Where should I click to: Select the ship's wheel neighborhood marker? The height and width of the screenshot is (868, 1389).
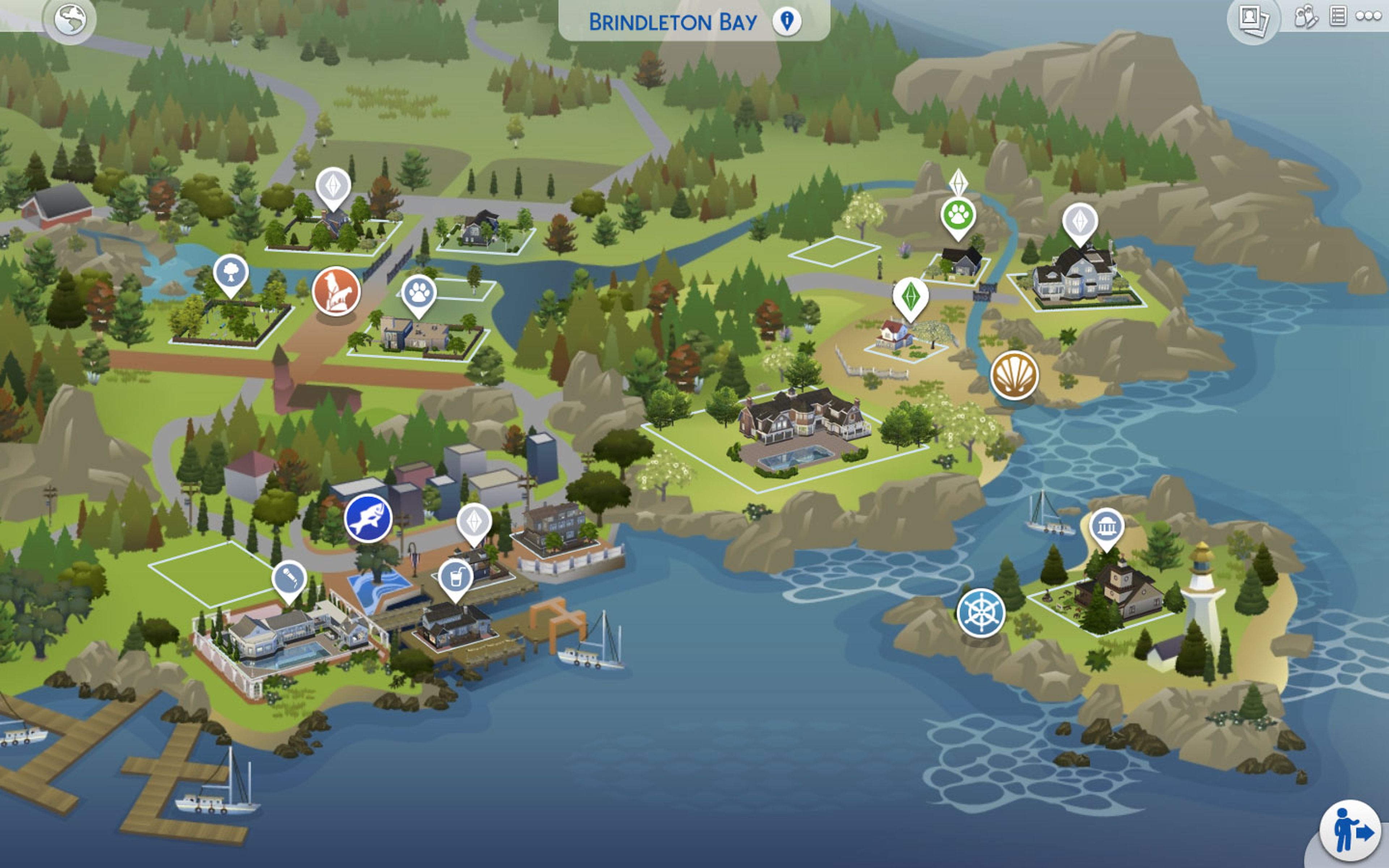[981, 613]
